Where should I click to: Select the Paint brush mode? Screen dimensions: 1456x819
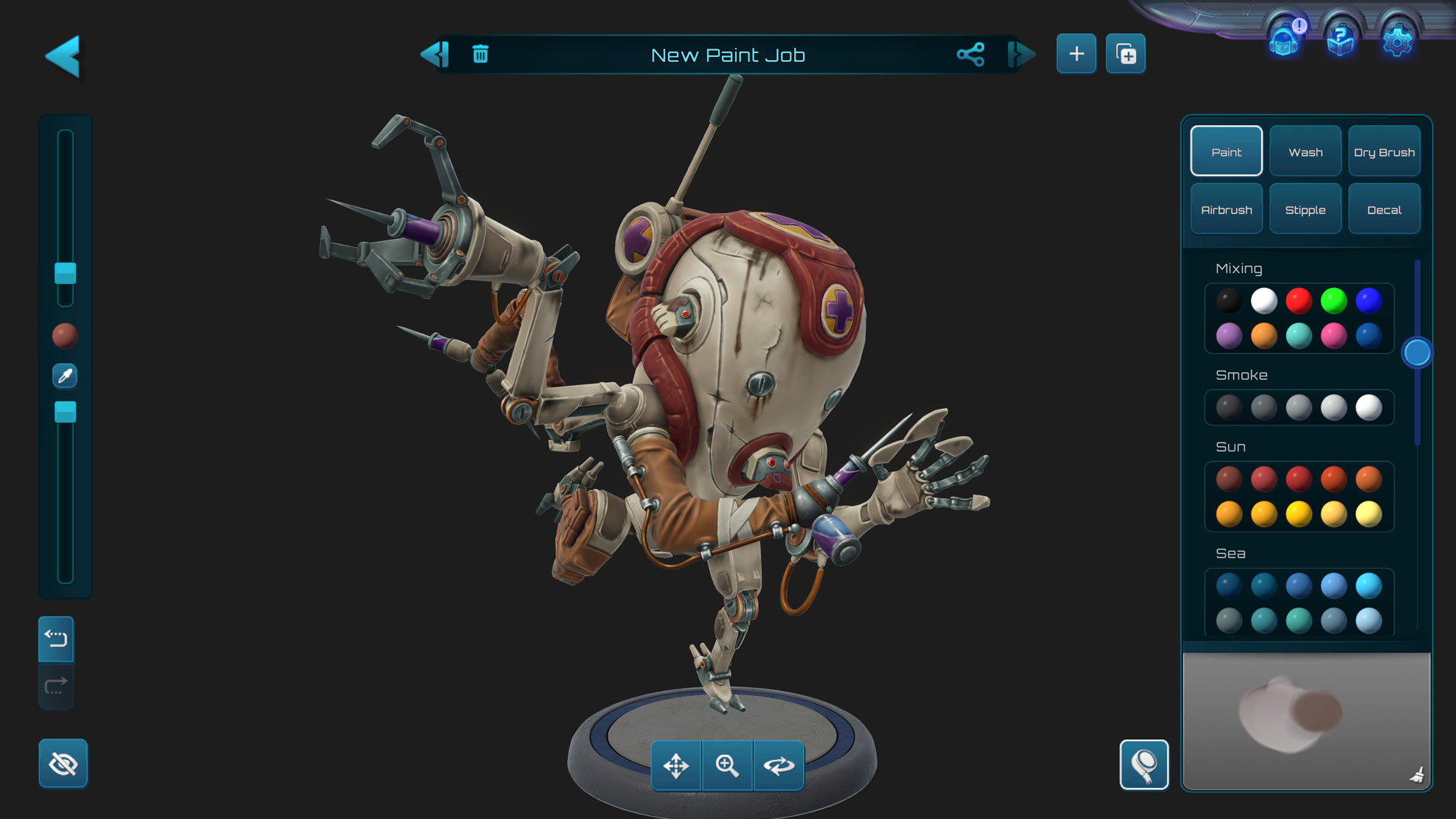1226,152
